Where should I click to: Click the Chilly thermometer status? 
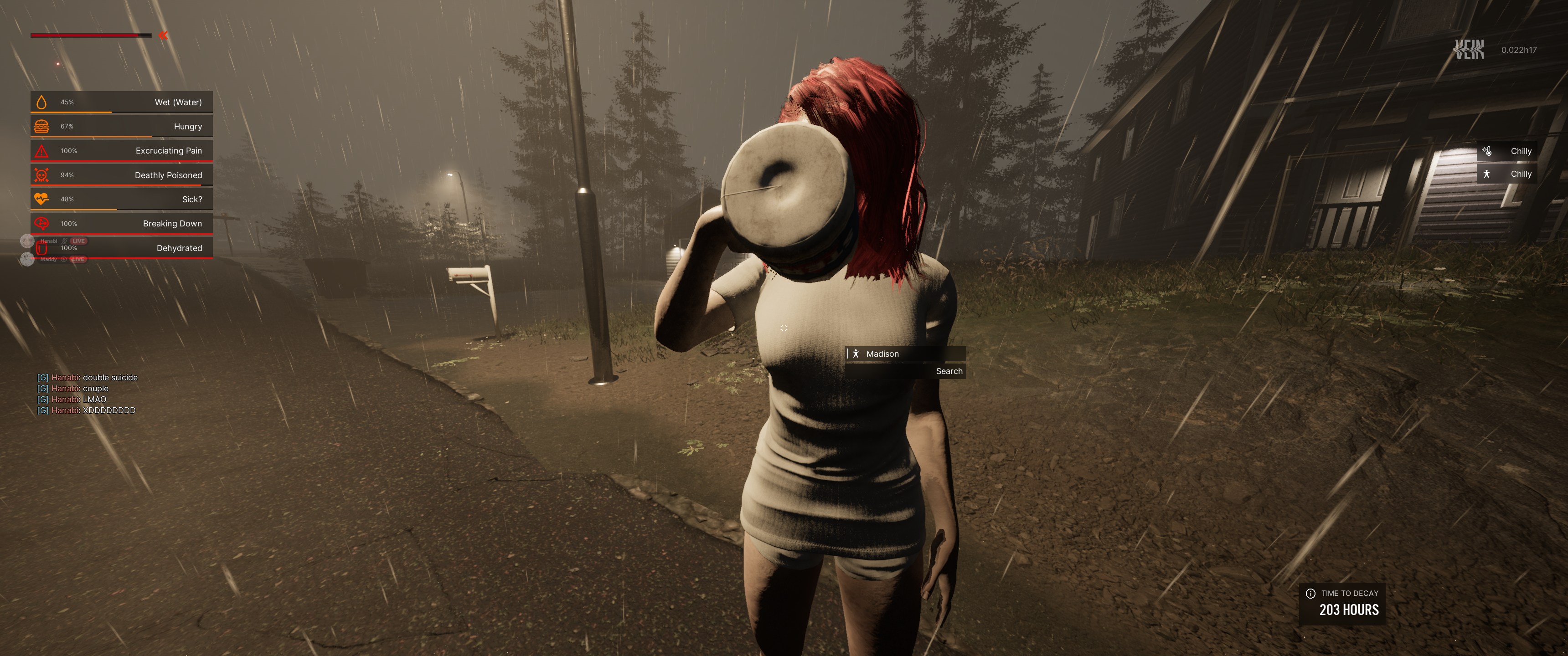(x=1506, y=151)
